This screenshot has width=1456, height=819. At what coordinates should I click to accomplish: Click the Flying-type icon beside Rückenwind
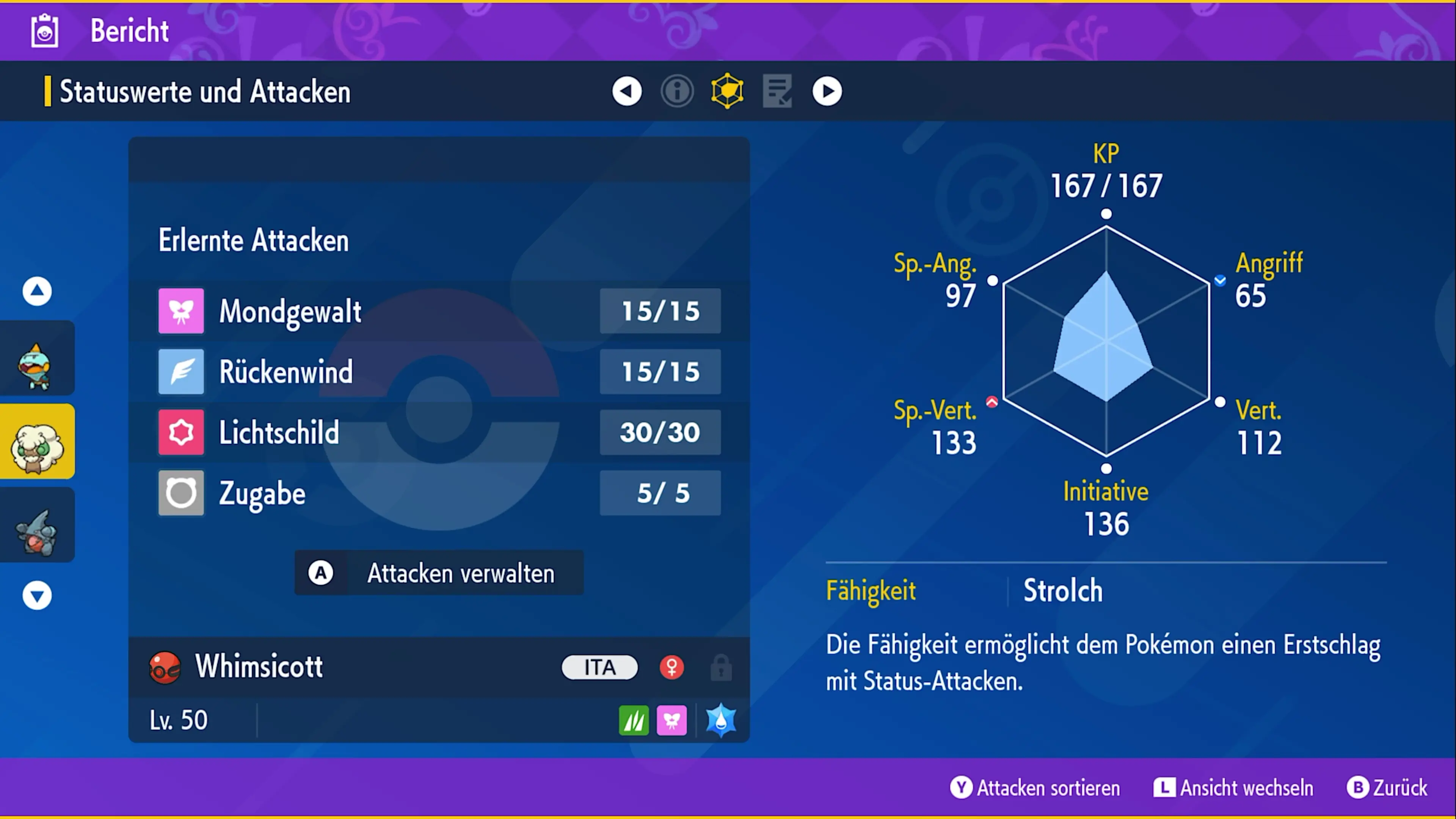[x=181, y=371]
